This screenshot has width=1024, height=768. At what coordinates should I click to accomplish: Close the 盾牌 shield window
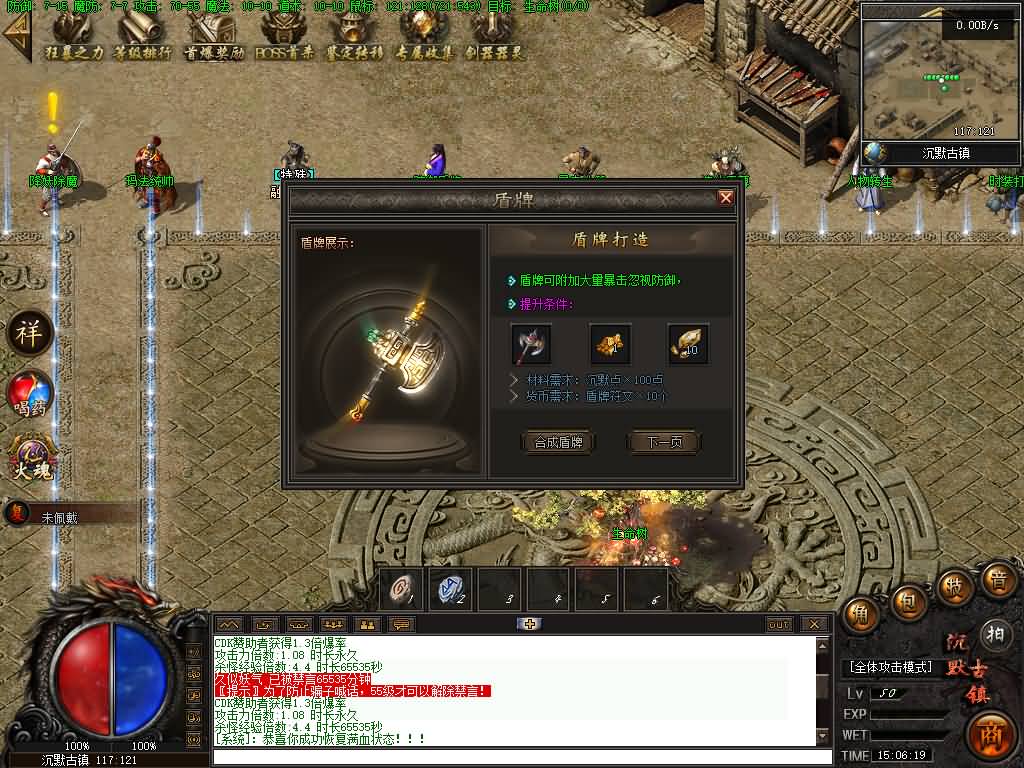pyautogui.click(x=726, y=198)
